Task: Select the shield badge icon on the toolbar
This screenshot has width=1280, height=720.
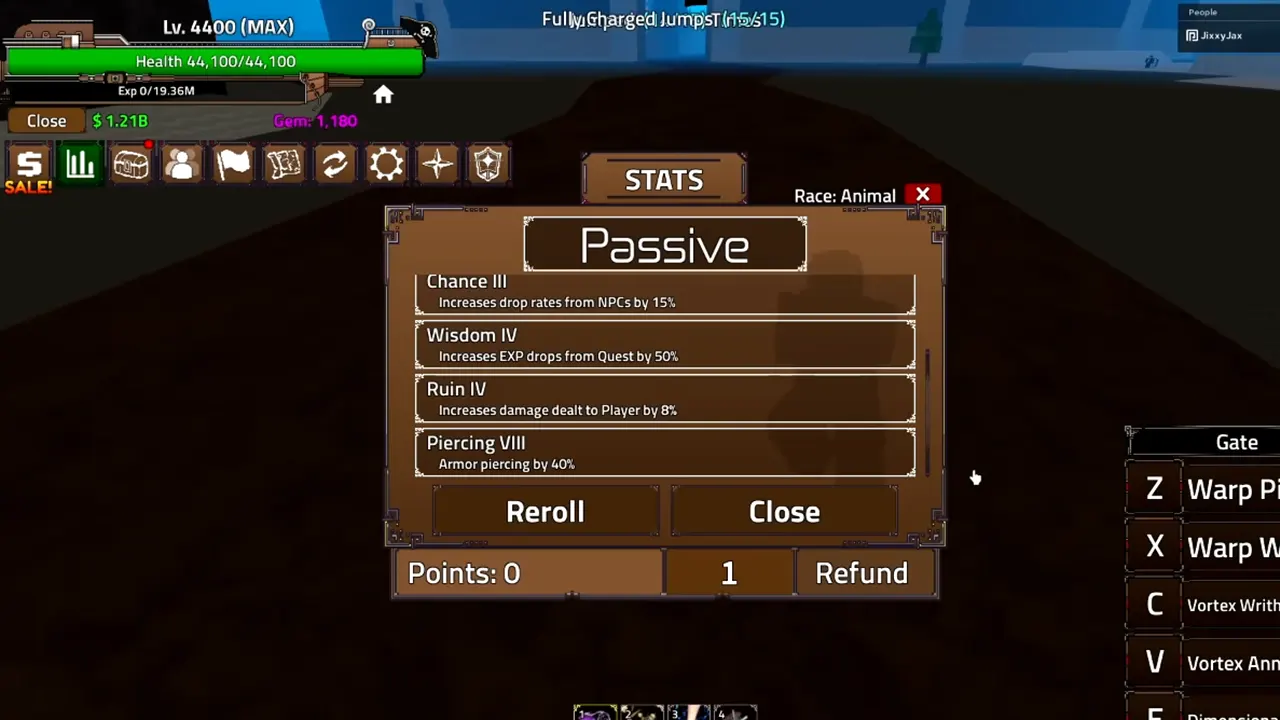Action: coord(488,164)
